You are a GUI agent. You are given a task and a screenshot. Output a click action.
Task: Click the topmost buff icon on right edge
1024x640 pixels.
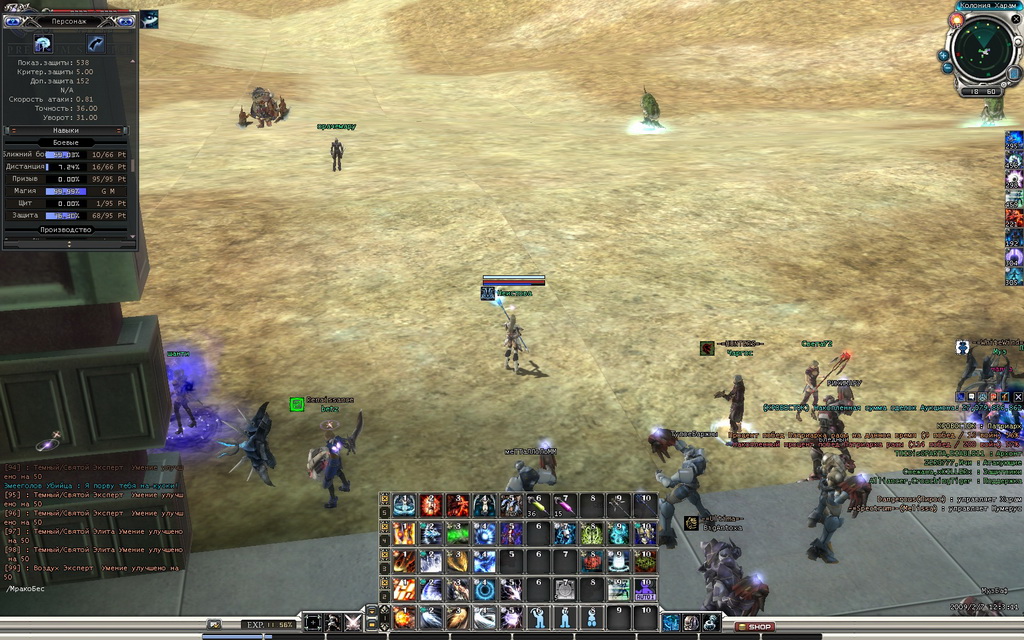(1014, 141)
